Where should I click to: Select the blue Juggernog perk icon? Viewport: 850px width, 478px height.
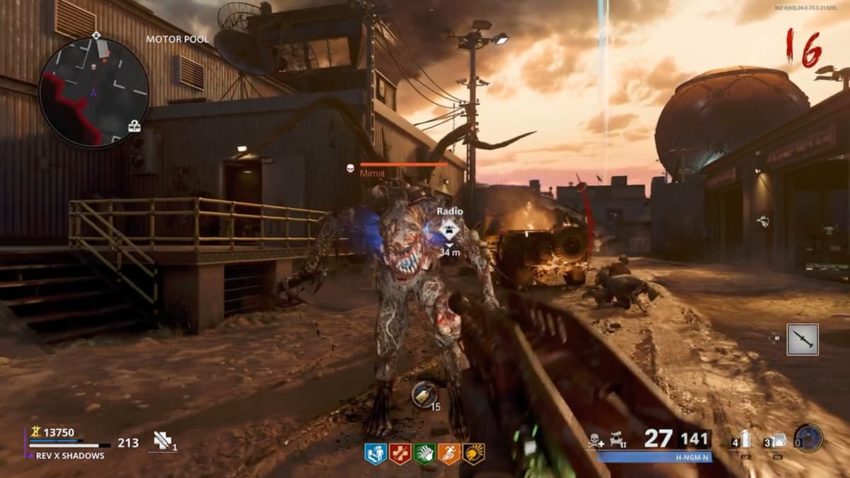(375, 453)
